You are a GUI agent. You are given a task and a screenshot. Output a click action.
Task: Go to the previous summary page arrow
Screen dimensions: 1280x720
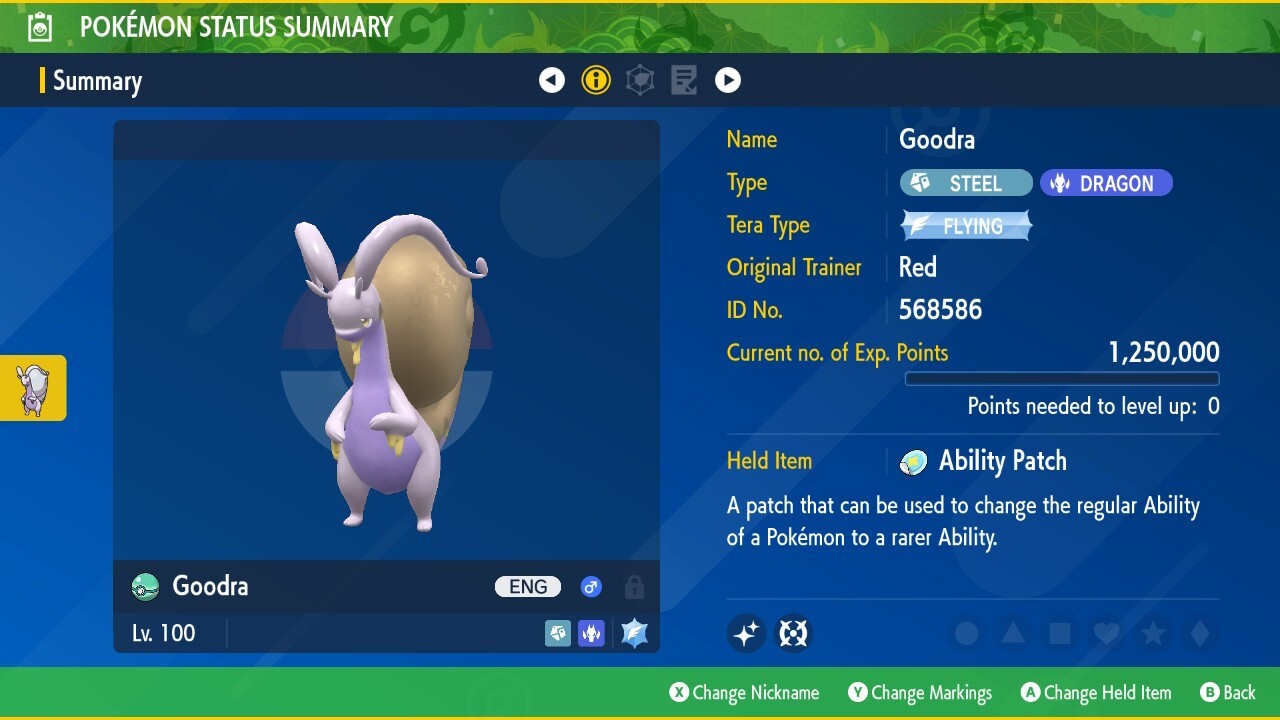pos(552,80)
